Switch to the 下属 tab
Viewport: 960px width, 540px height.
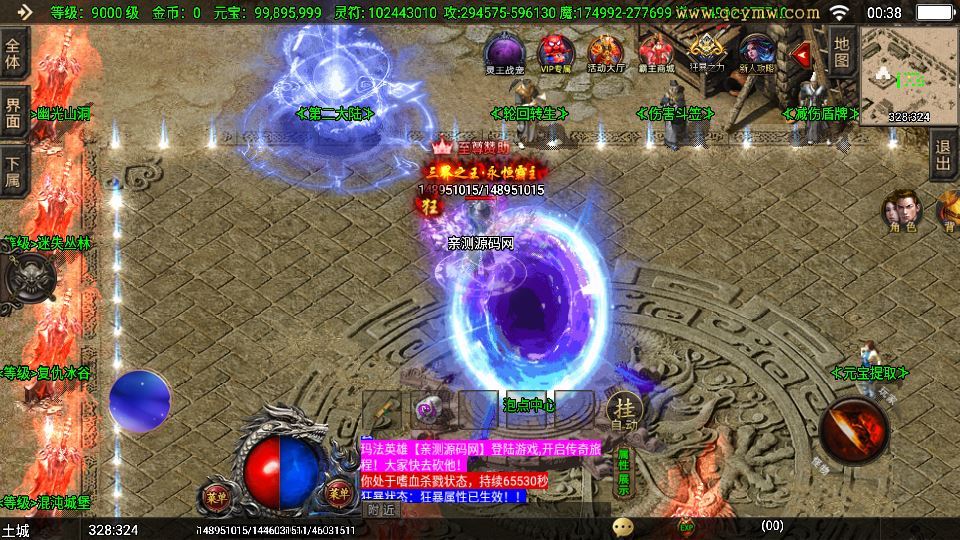13,169
